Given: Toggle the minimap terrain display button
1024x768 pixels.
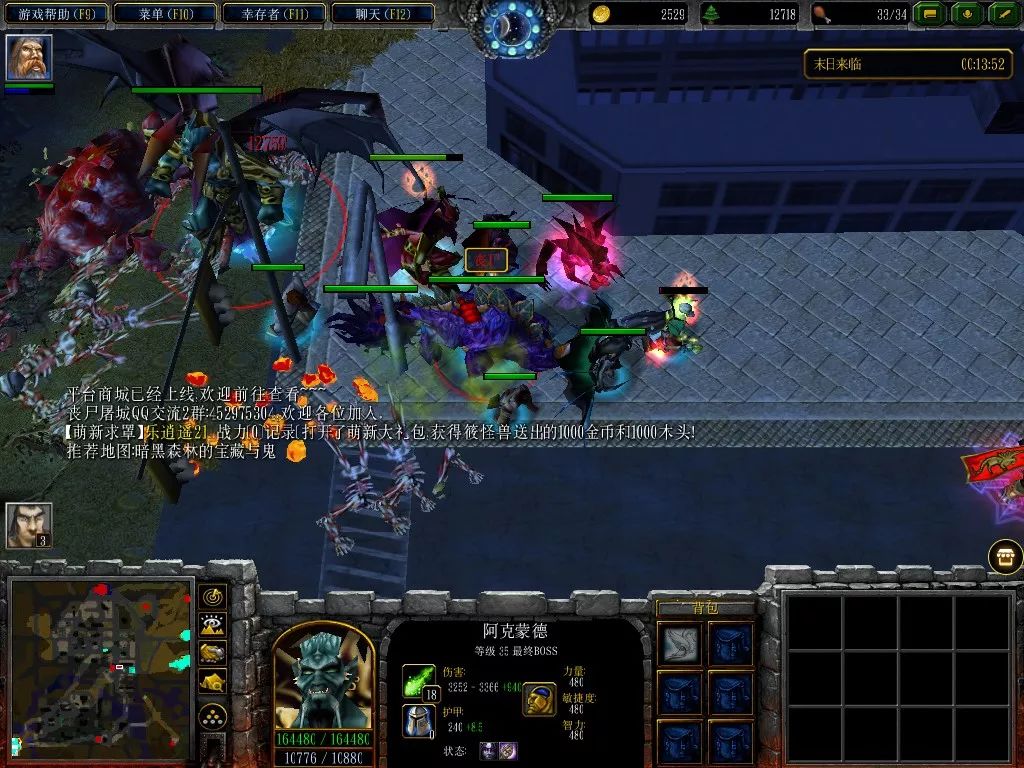Looking at the screenshot, I should coord(213,626).
